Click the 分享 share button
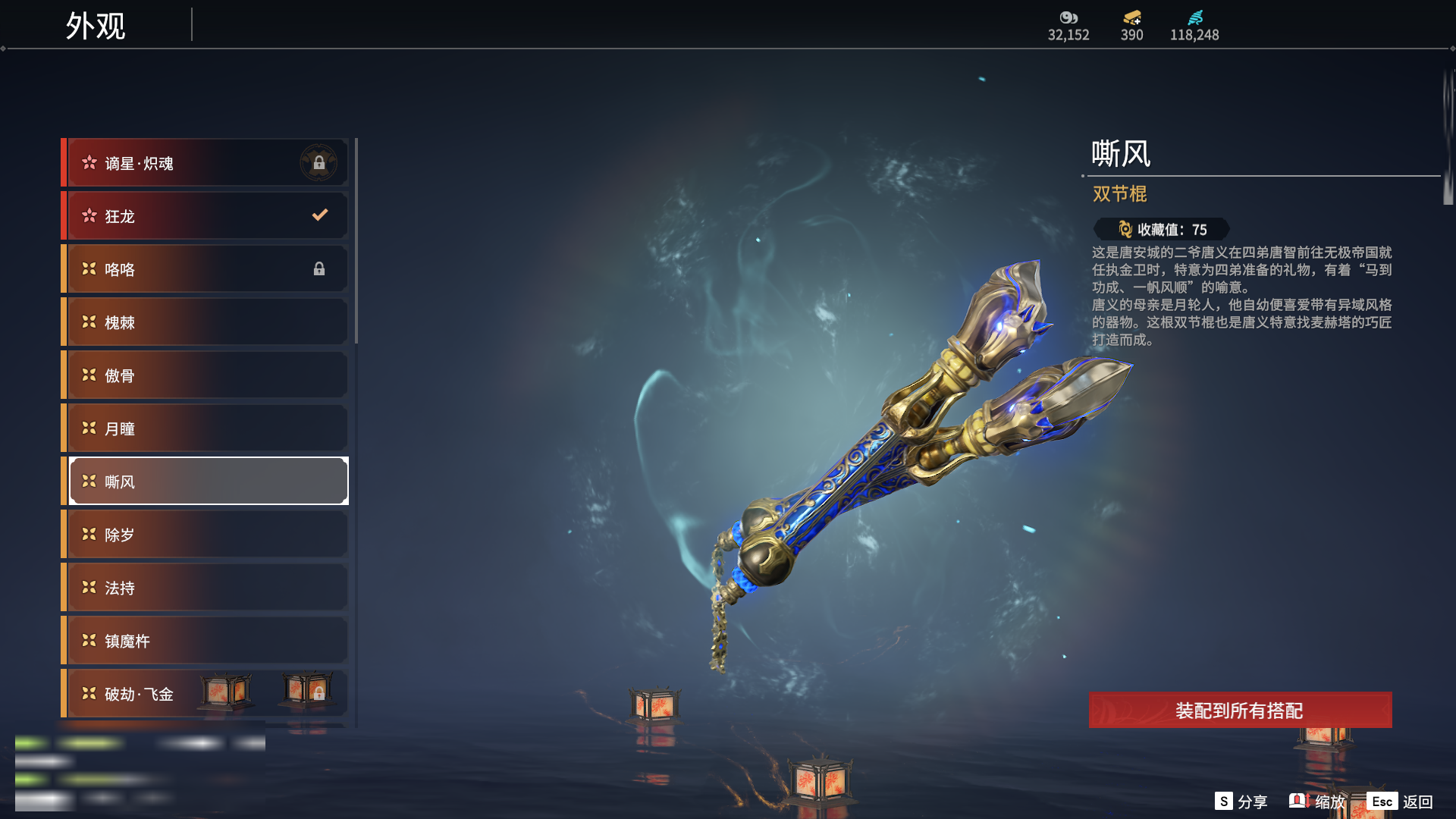The width and height of the screenshot is (1456, 819). [1241, 802]
